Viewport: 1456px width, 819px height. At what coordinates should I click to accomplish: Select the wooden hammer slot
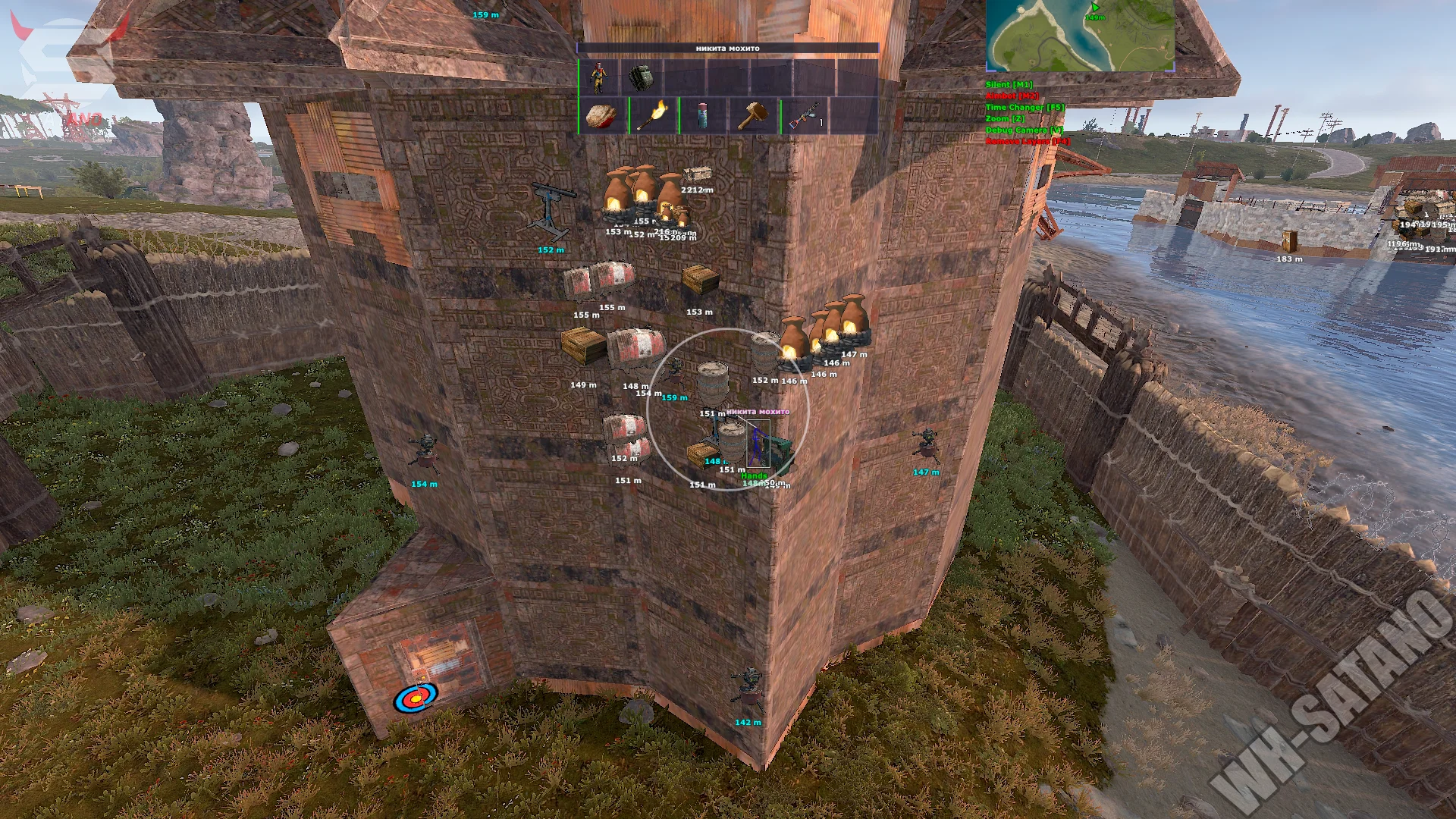click(x=753, y=116)
